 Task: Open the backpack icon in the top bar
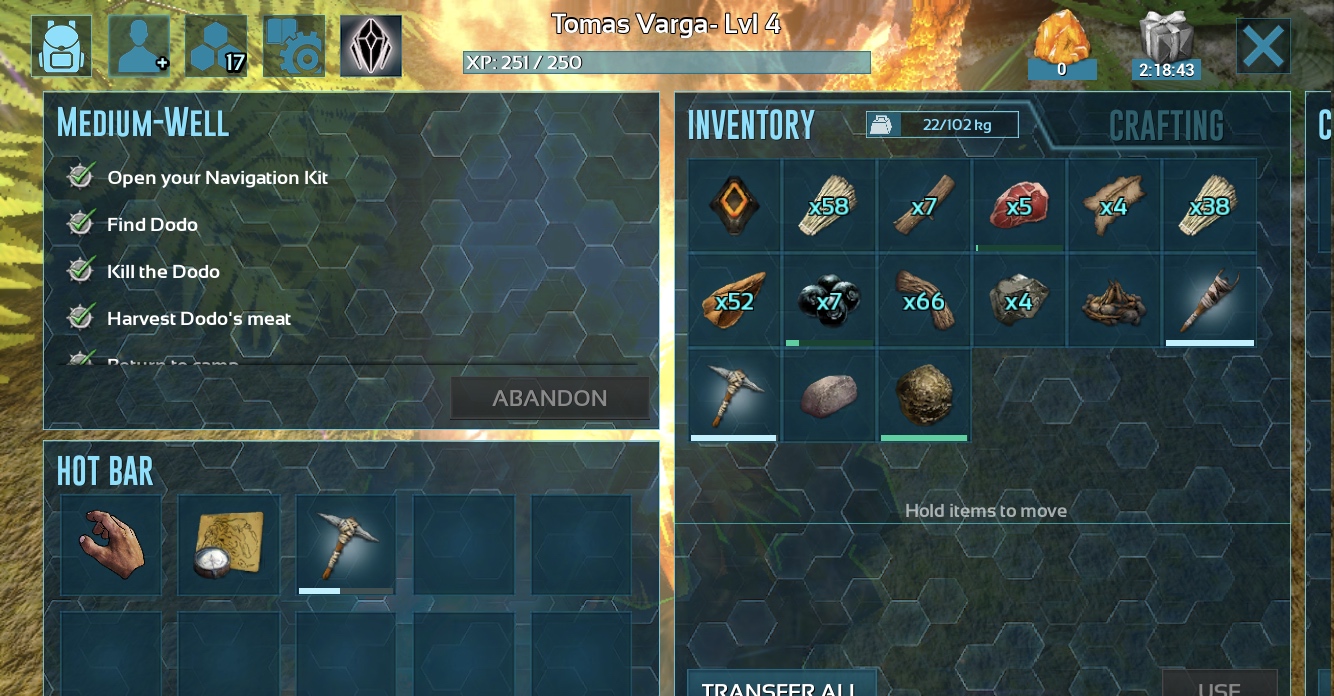(61, 46)
